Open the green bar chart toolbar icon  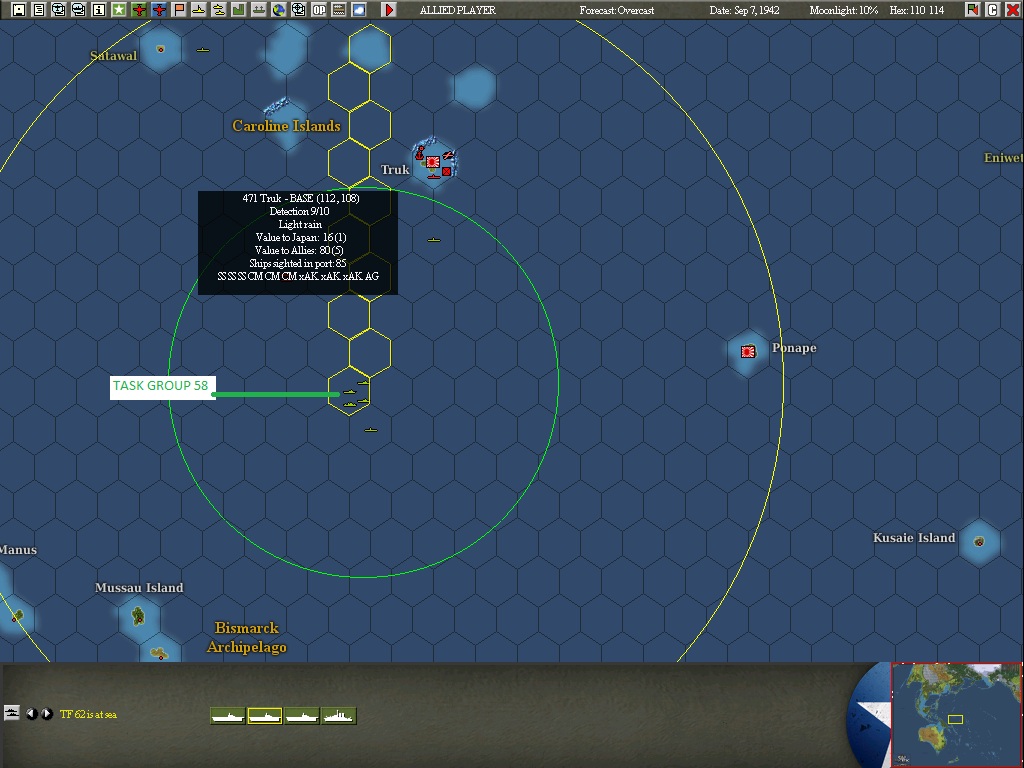(239, 10)
